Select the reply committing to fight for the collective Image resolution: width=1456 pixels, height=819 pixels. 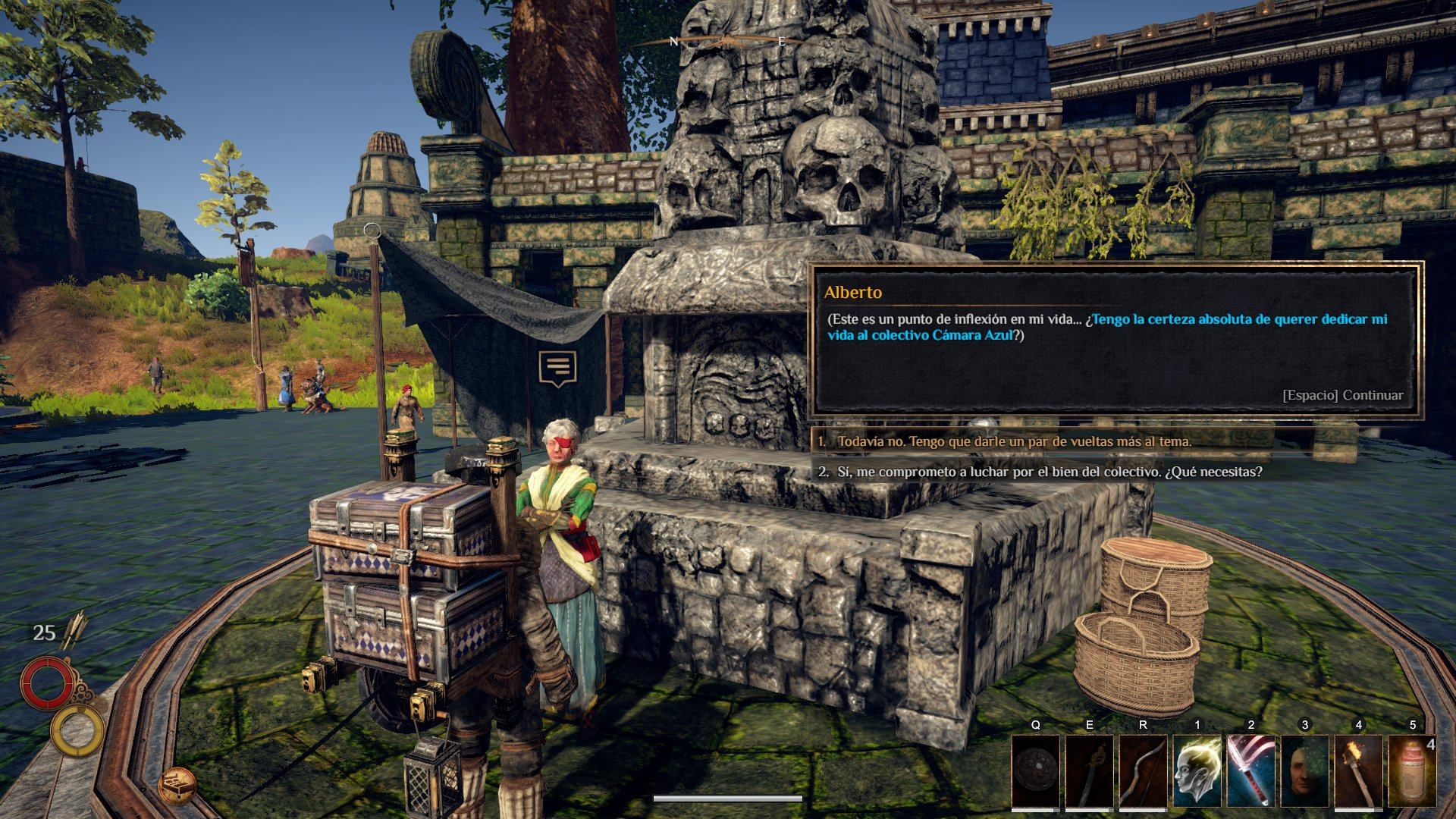point(1050,472)
